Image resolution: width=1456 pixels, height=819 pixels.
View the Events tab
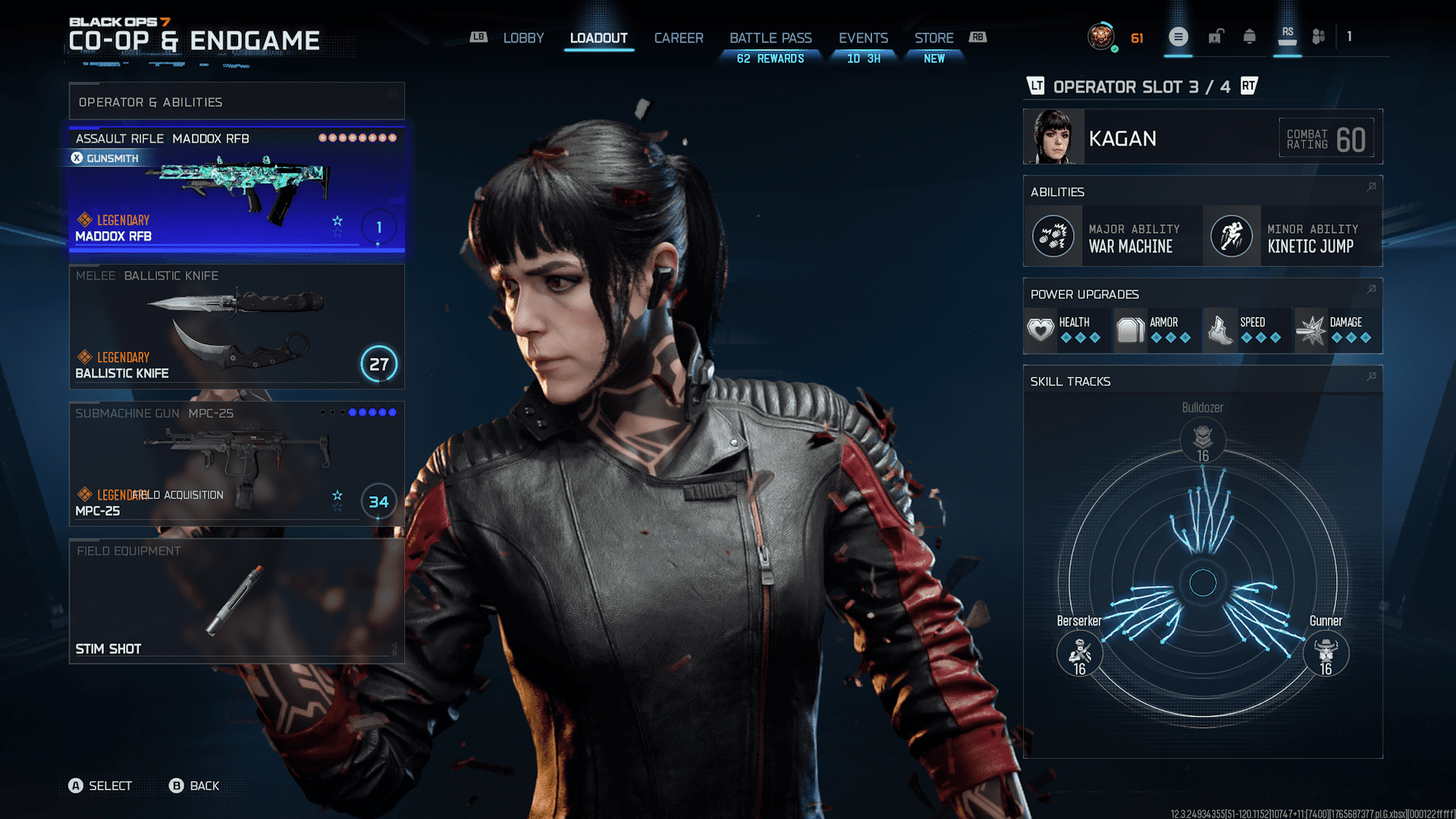click(x=863, y=38)
